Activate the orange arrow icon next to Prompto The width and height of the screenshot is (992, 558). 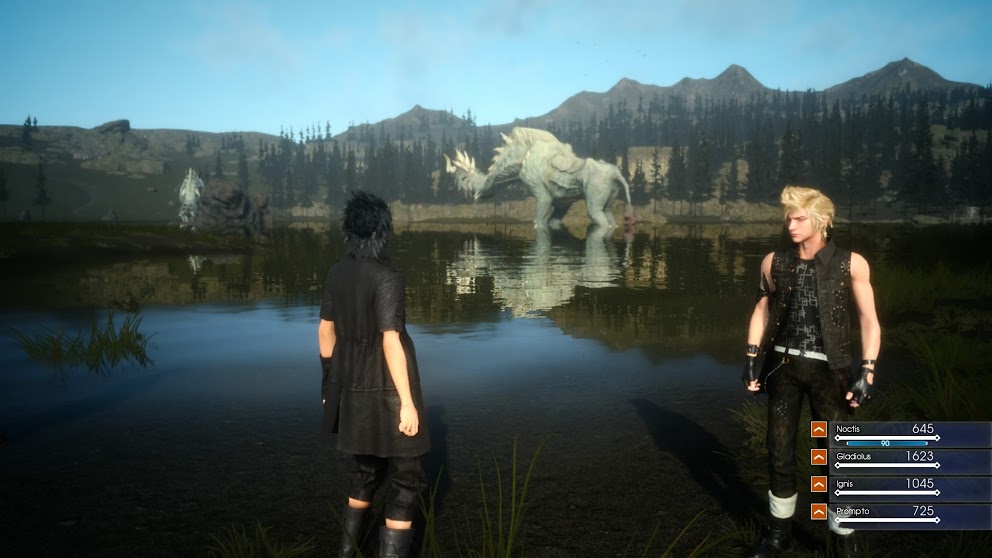[818, 512]
